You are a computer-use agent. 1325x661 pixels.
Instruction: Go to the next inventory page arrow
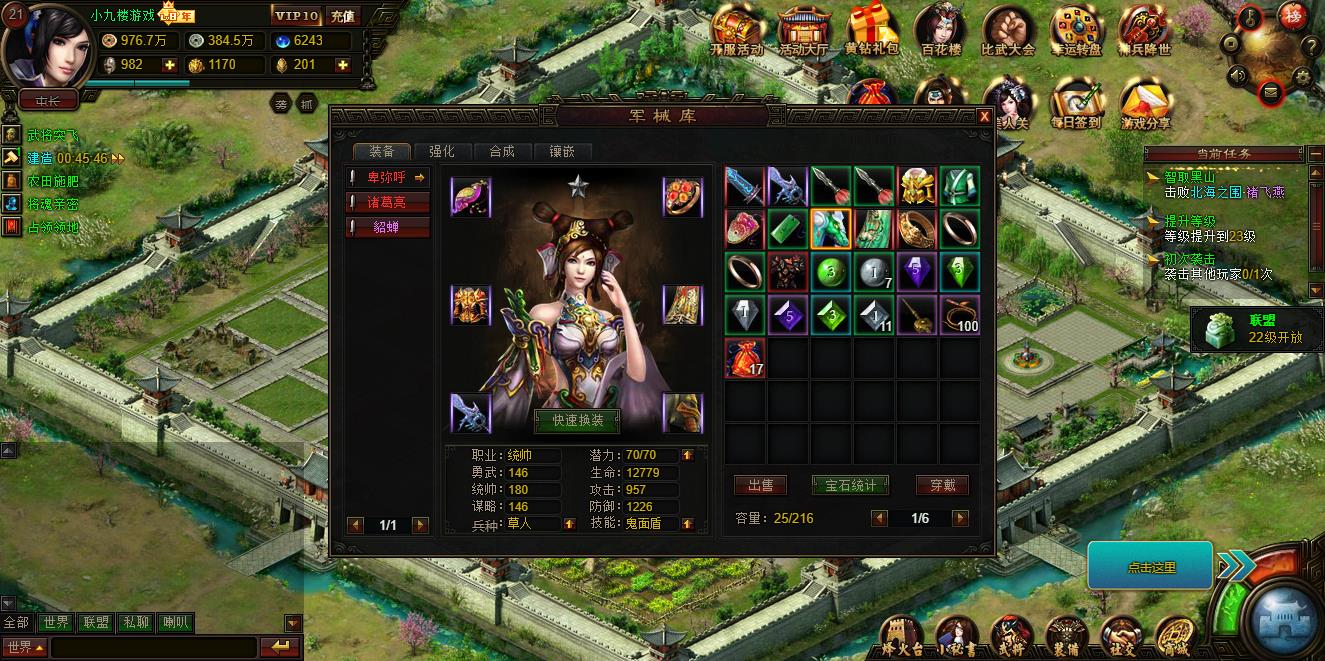[960, 518]
